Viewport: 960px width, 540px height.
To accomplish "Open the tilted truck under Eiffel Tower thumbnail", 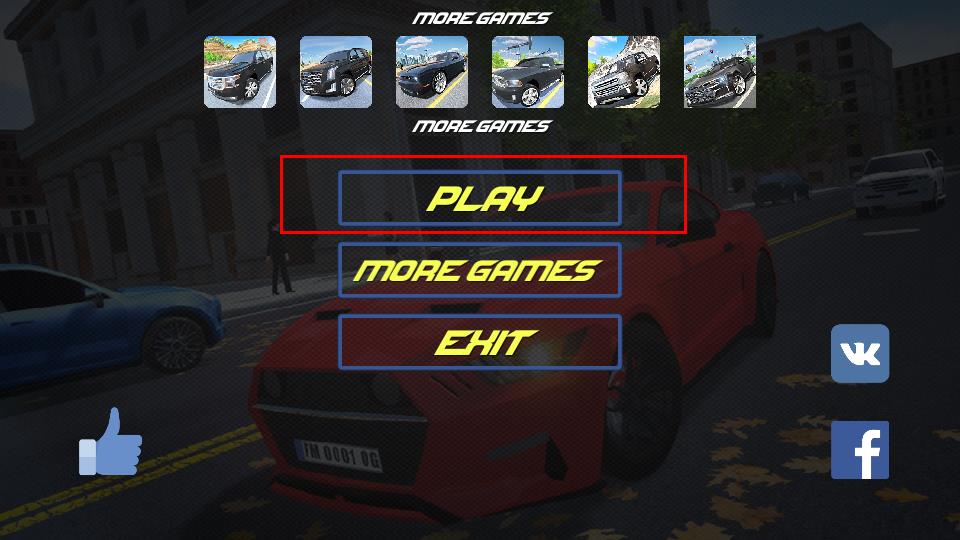I will coord(624,72).
